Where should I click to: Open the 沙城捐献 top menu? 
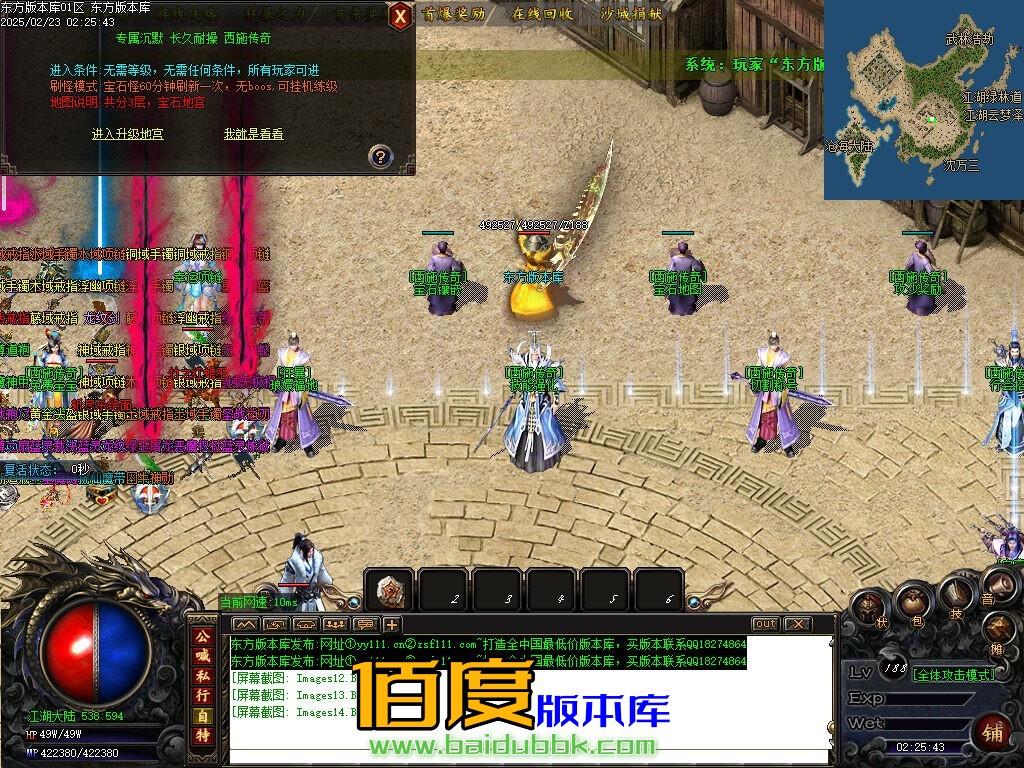(631, 14)
